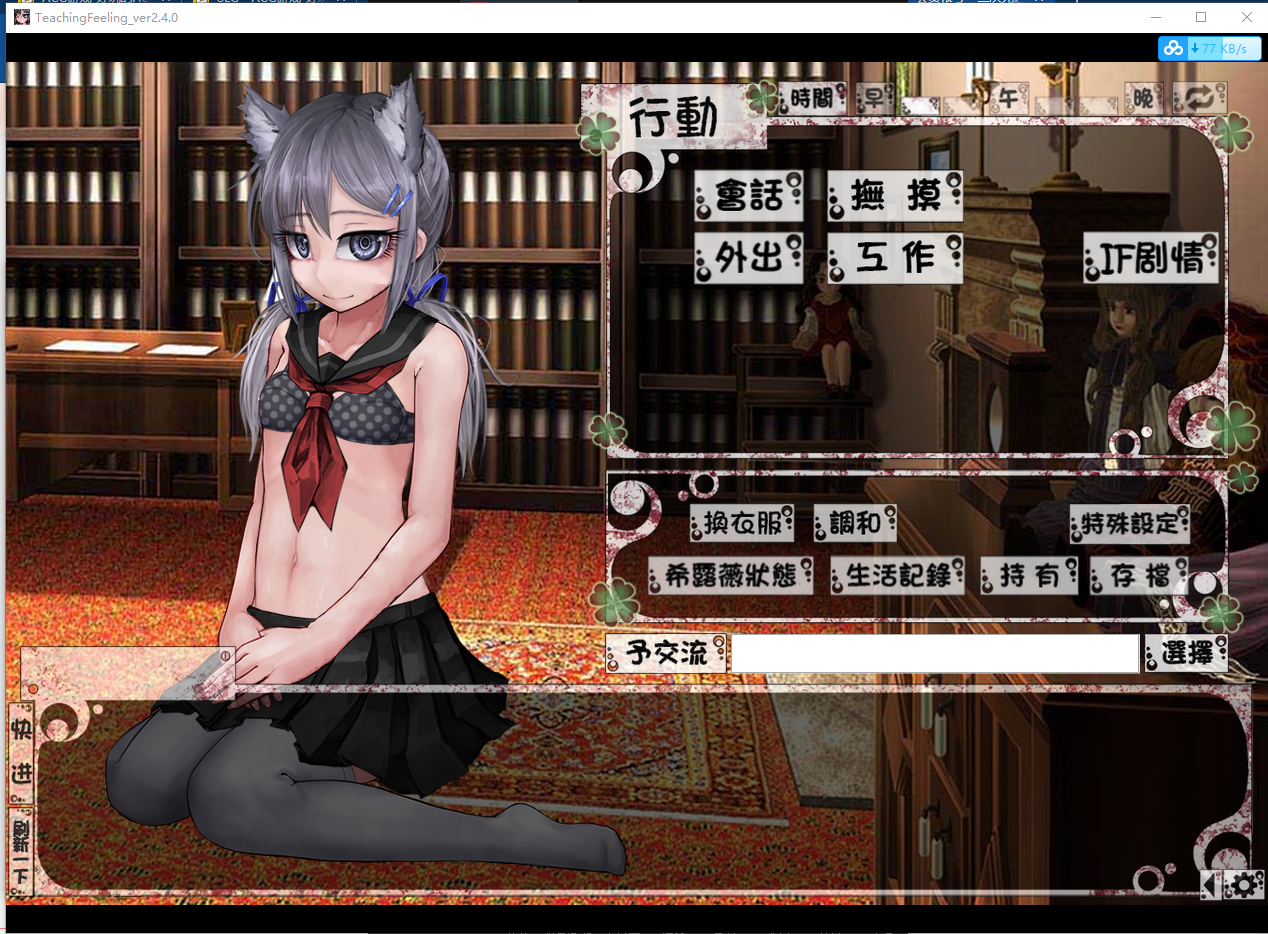Open the gear settings icon
The height and width of the screenshot is (934, 1268).
point(1243,885)
